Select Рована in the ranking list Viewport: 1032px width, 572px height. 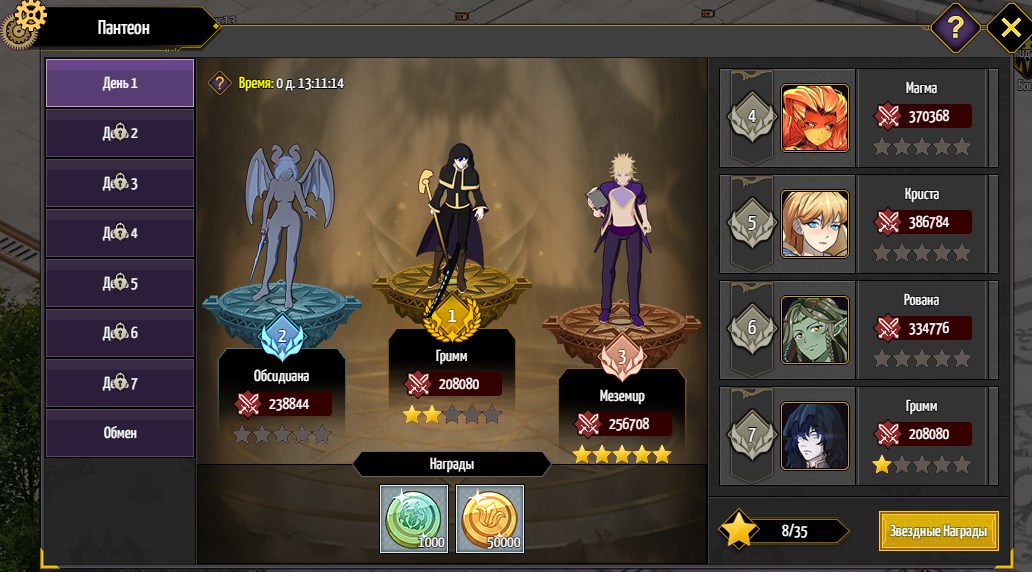[x=858, y=330]
